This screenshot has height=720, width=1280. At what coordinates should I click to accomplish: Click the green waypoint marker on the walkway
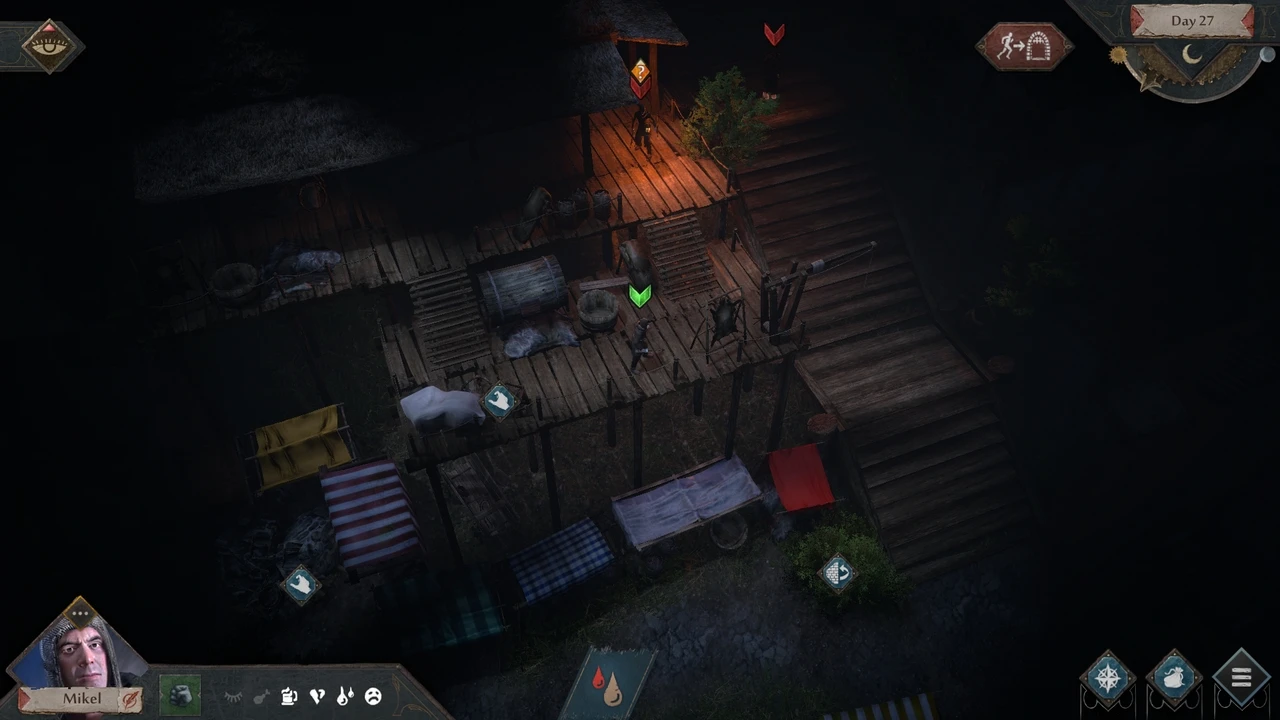pyautogui.click(x=640, y=295)
